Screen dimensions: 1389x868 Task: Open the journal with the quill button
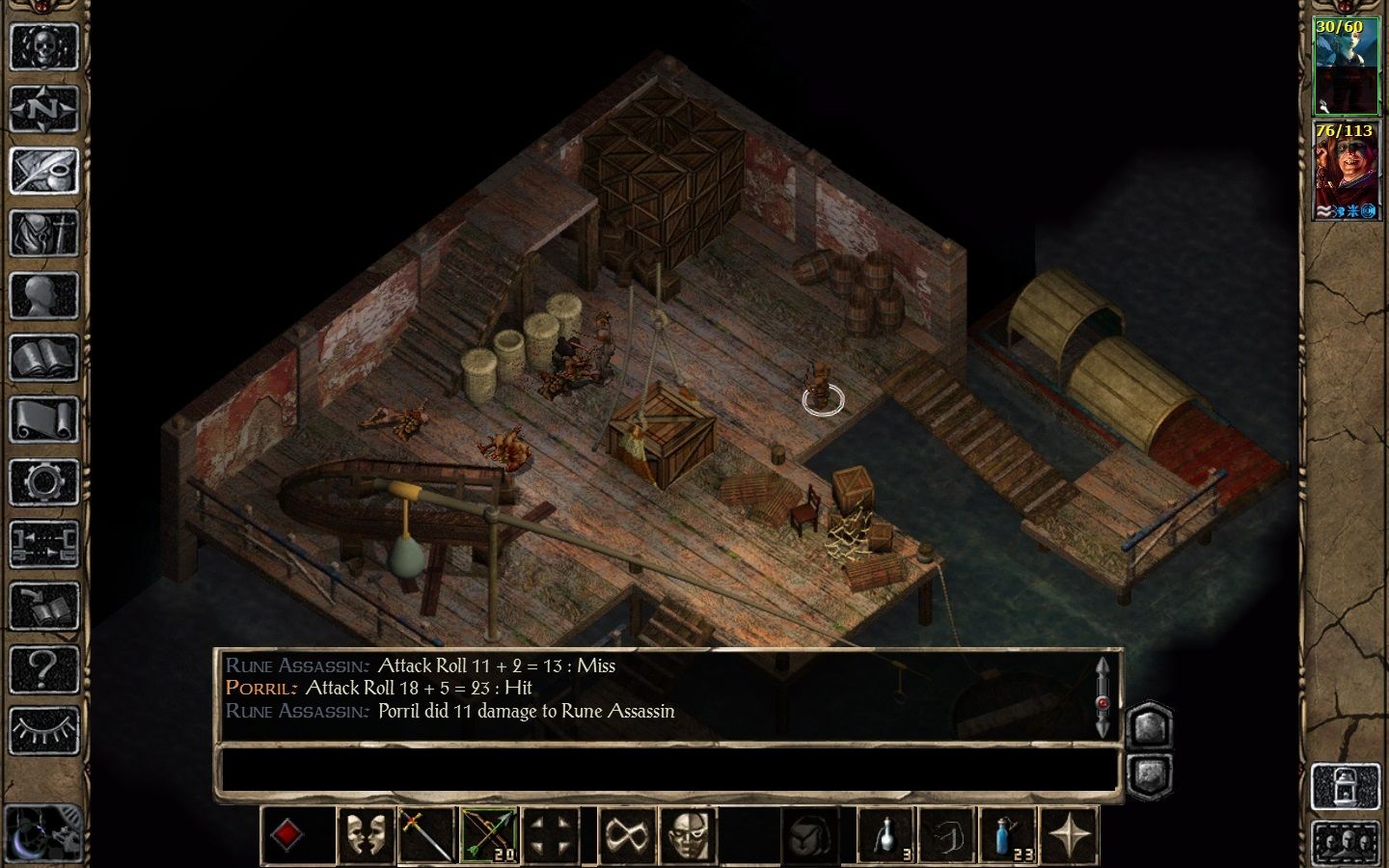tap(43, 172)
